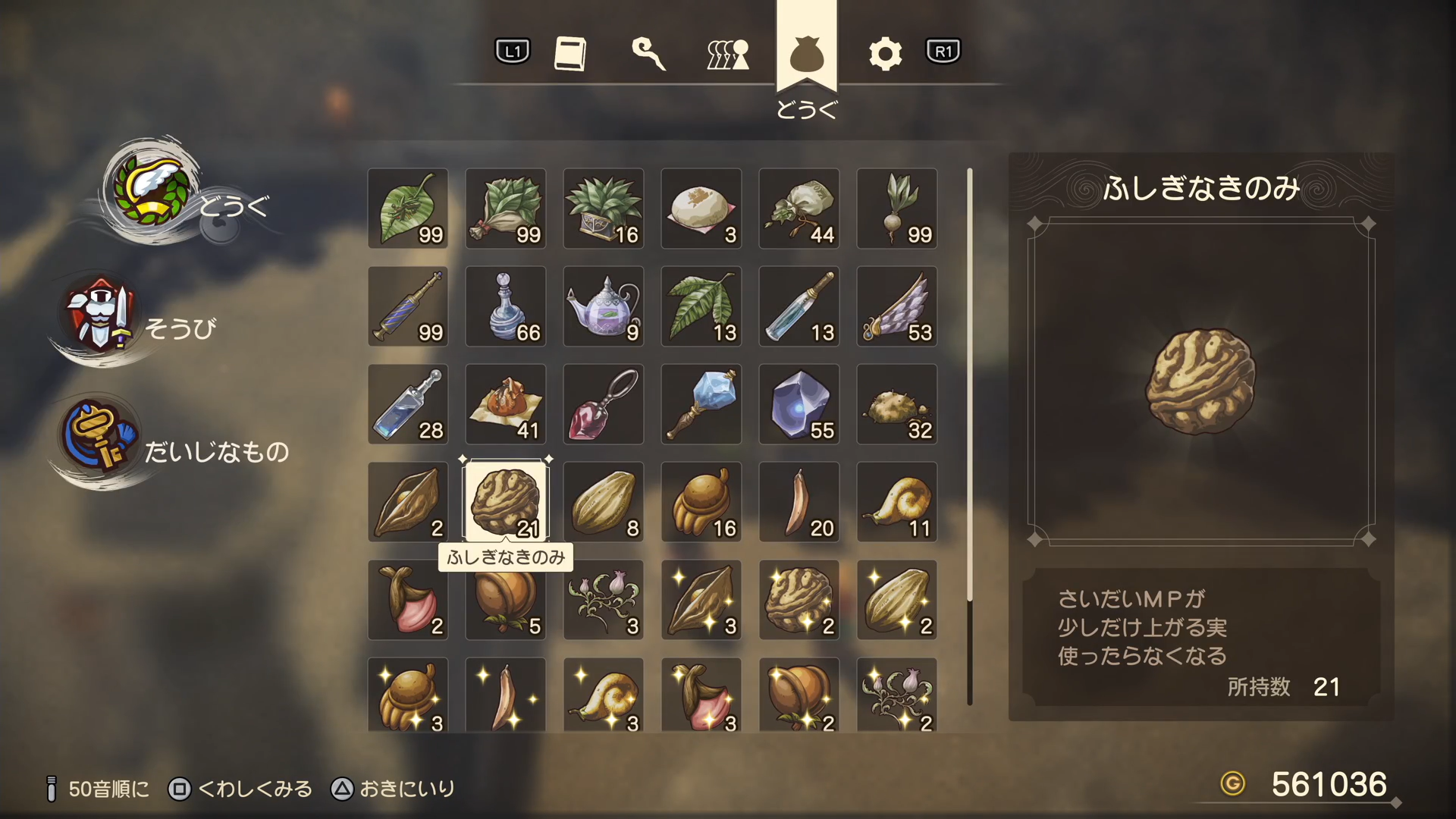This screenshot has height=819, width=1456.
Task: Select the item bag tab
Action: click(x=806, y=55)
